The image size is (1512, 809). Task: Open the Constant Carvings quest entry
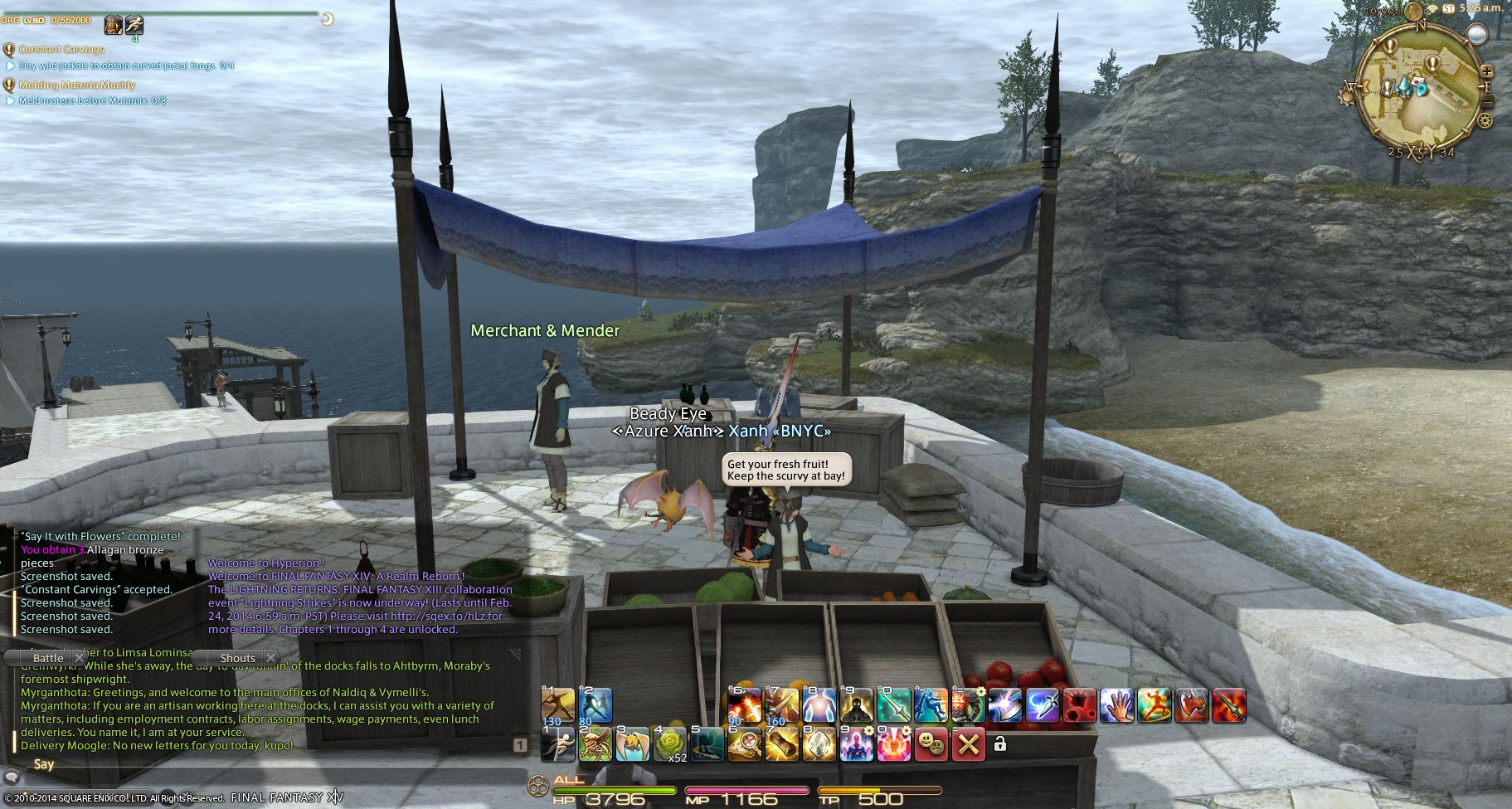61,50
